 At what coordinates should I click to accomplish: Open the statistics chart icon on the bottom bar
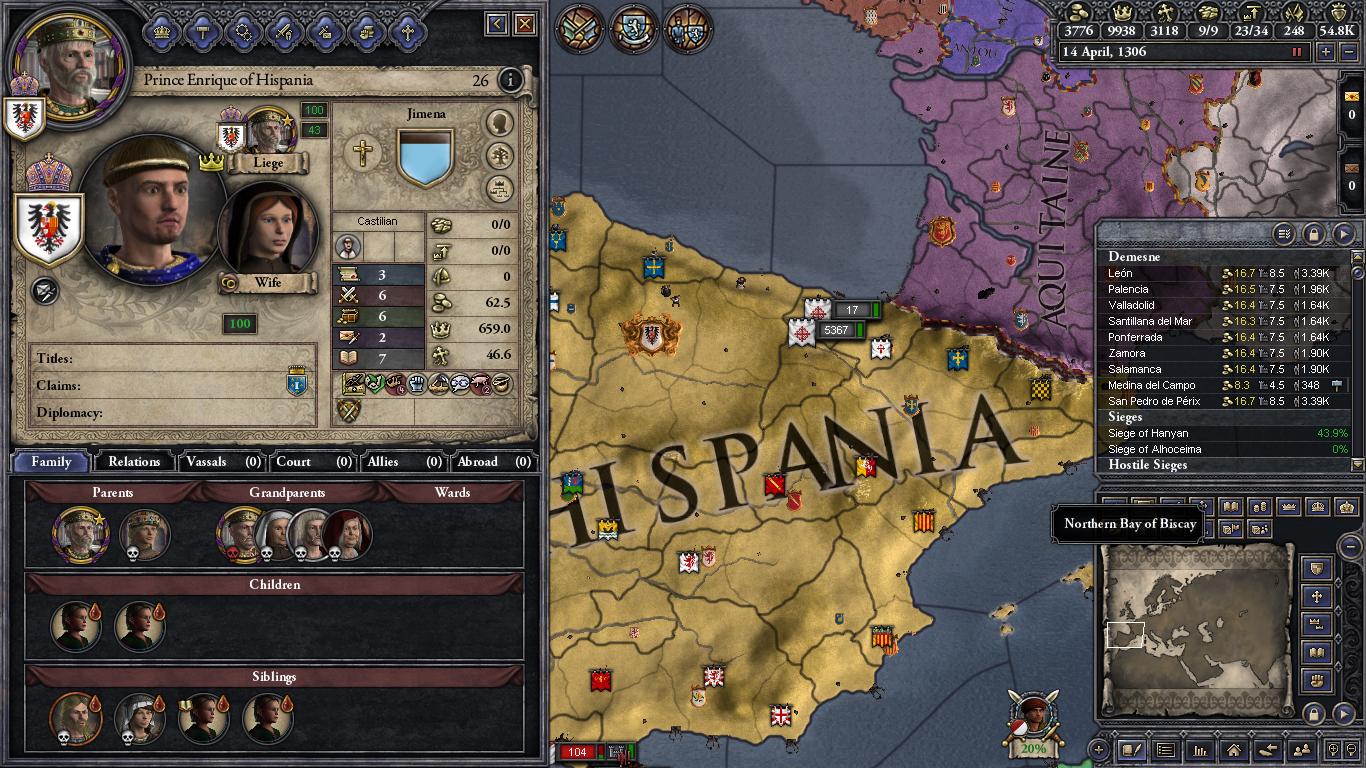tap(1199, 749)
